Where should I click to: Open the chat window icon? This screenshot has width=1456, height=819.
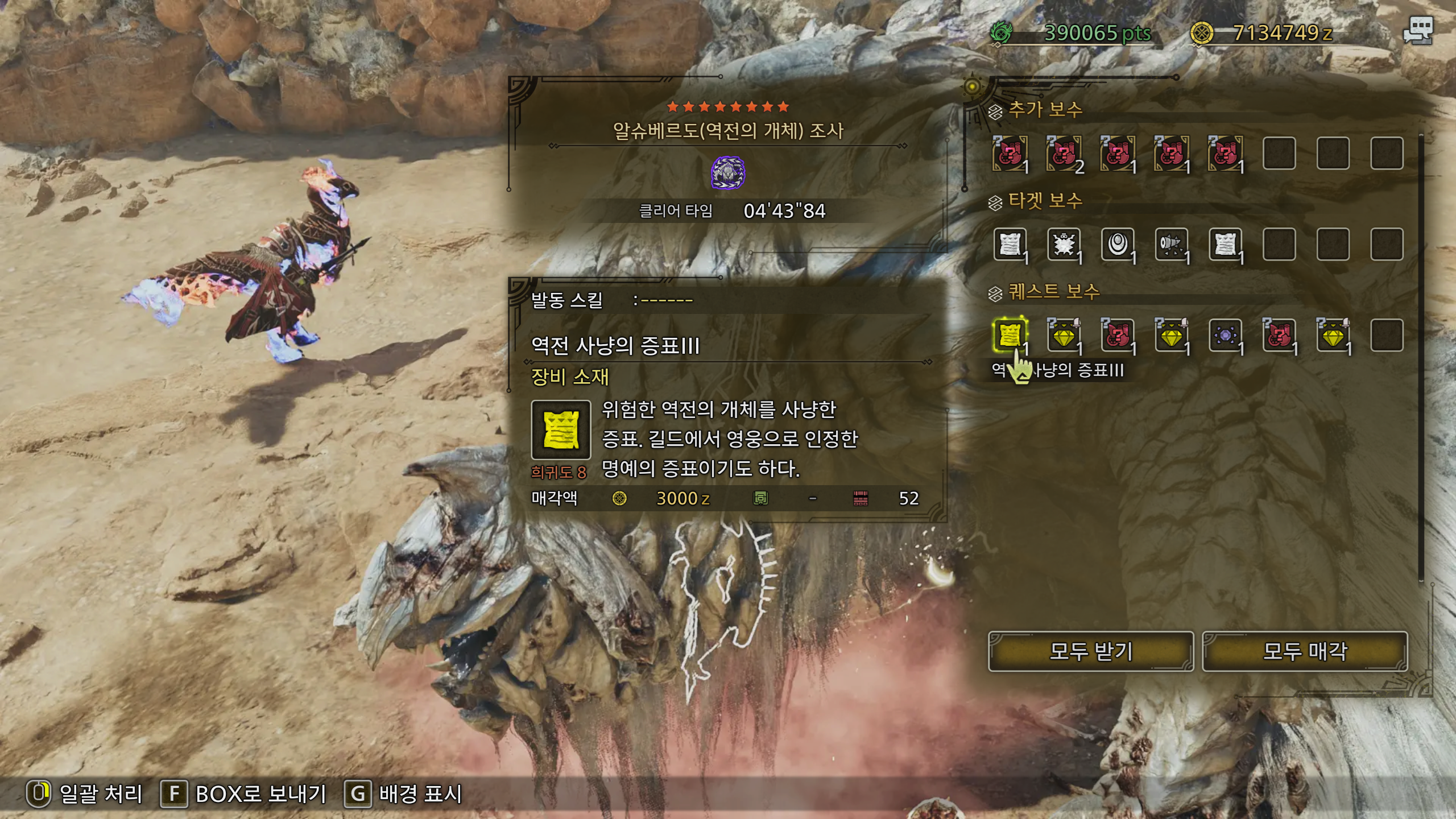tap(1417, 31)
